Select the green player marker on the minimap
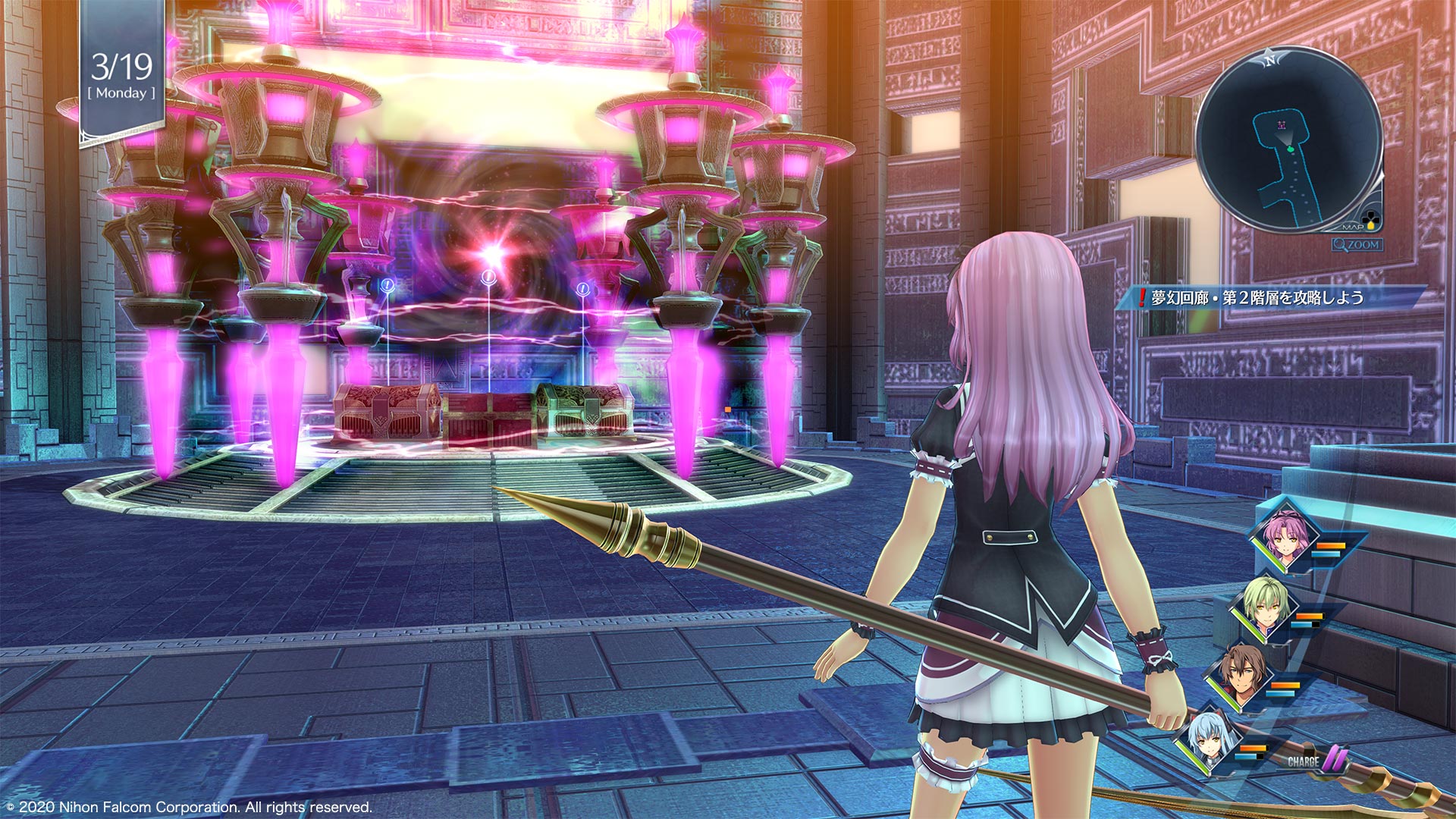Screen dimensions: 1456x819 coord(1290,149)
